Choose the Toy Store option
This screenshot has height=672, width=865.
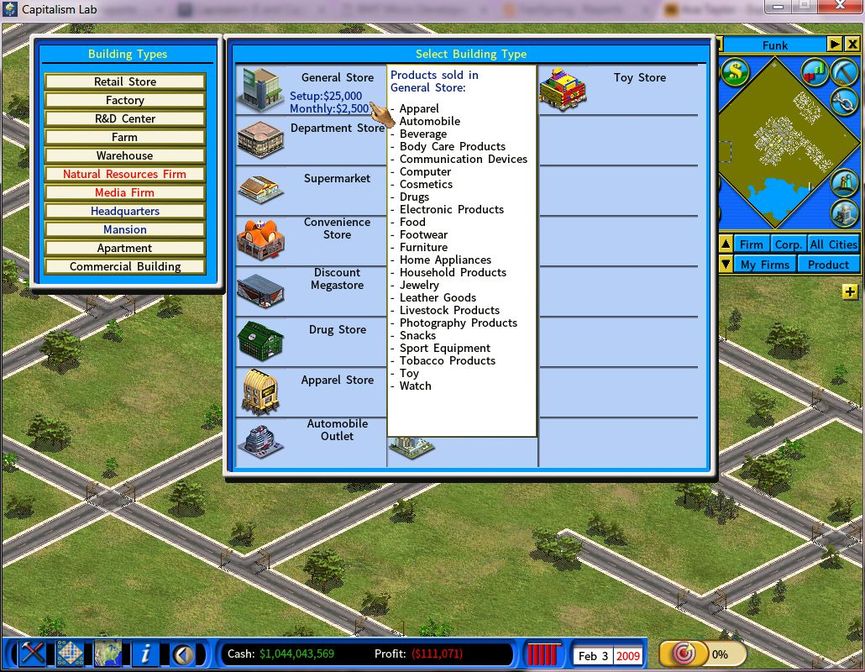coord(618,90)
